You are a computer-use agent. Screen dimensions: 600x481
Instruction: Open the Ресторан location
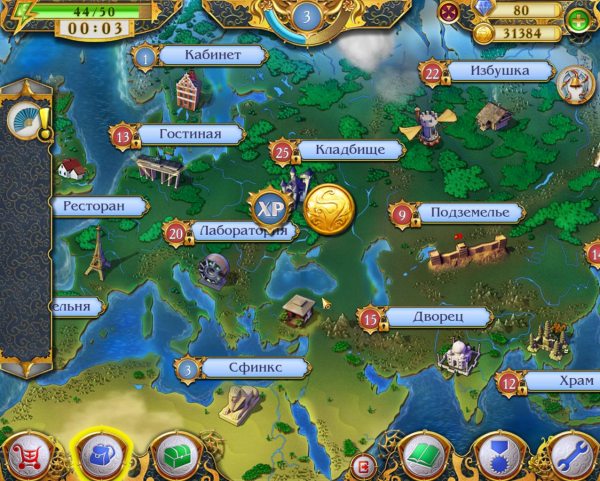(x=96, y=207)
